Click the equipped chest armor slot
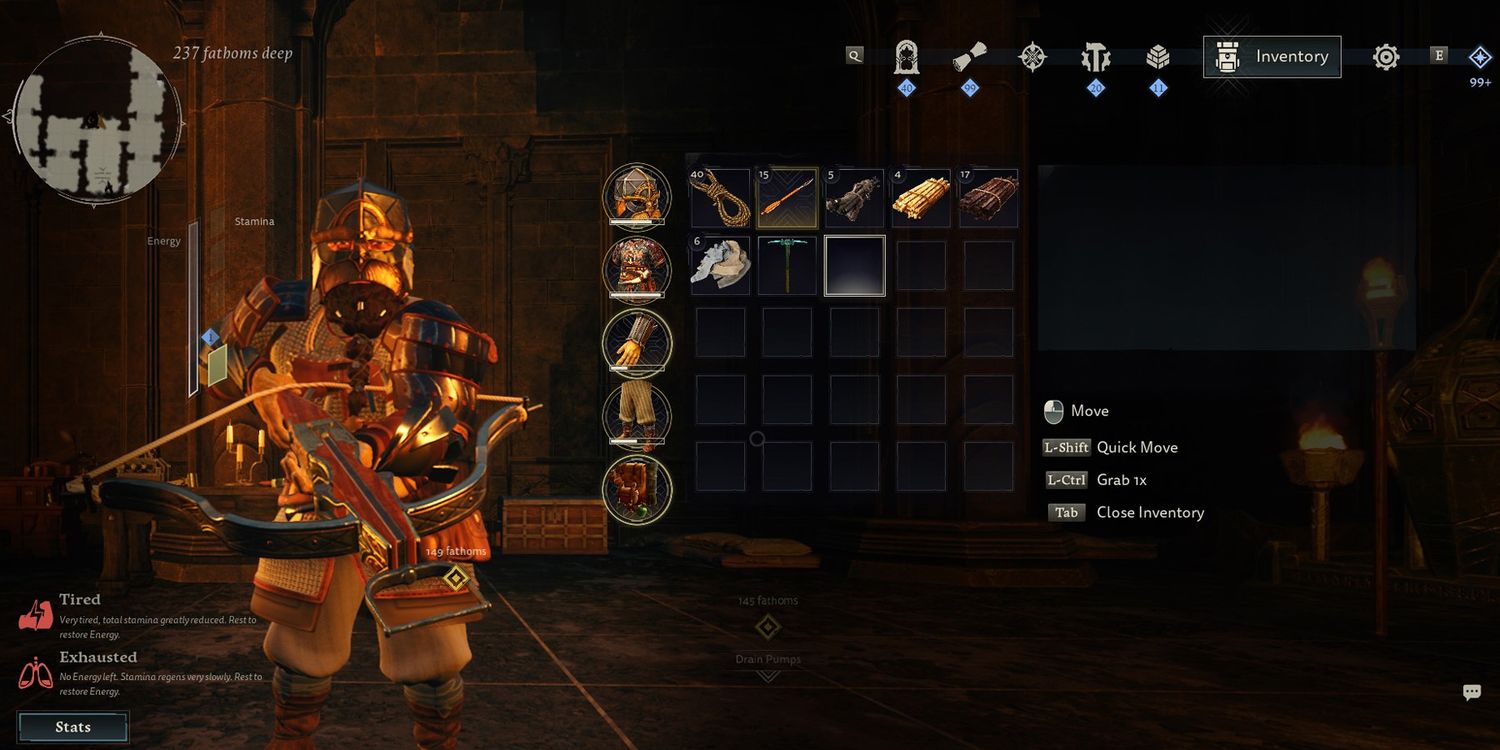Viewport: 1500px width, 750px height. [x=637, y=269]
